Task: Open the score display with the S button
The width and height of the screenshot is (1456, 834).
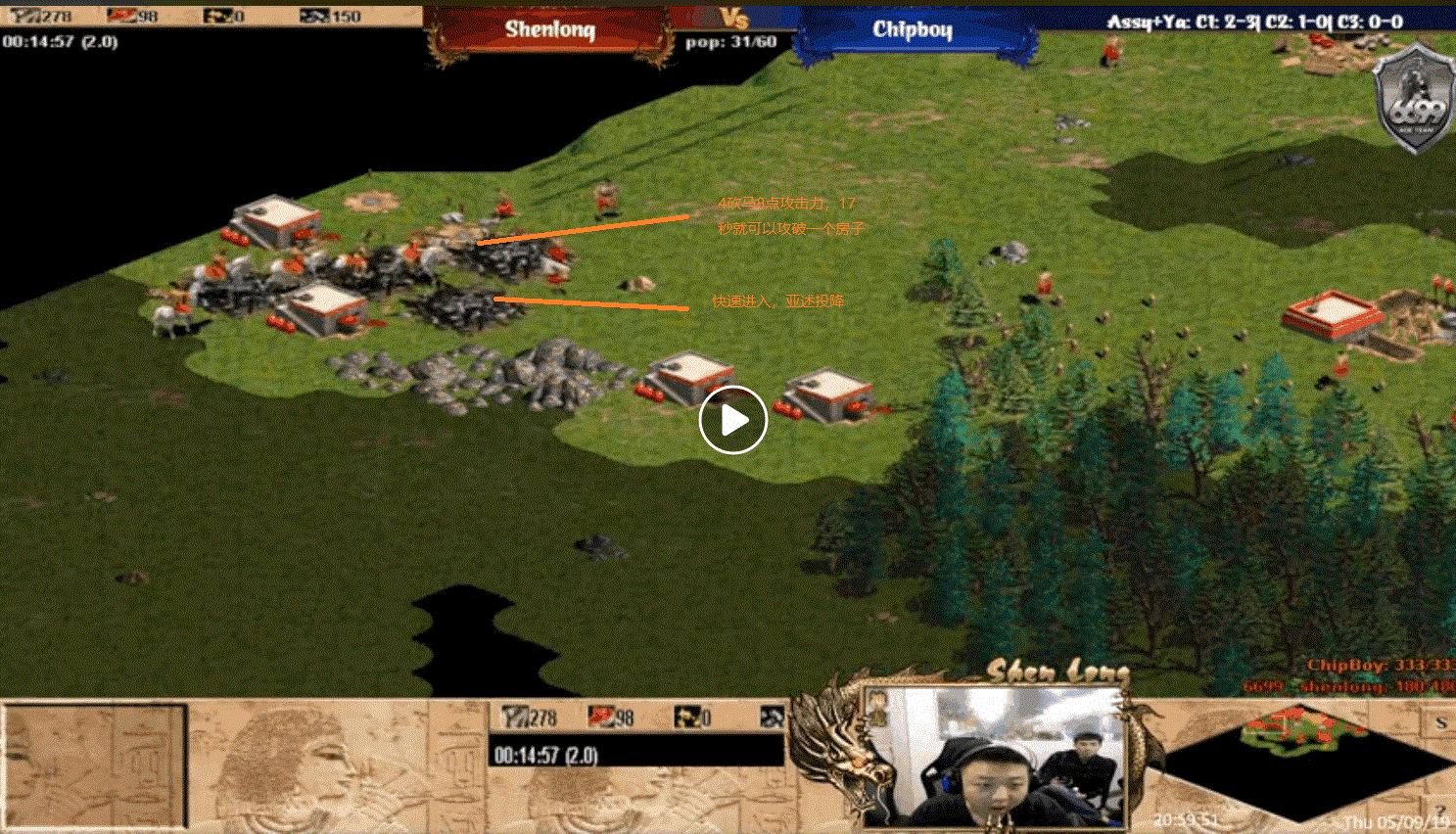Action: point(1440,723)
